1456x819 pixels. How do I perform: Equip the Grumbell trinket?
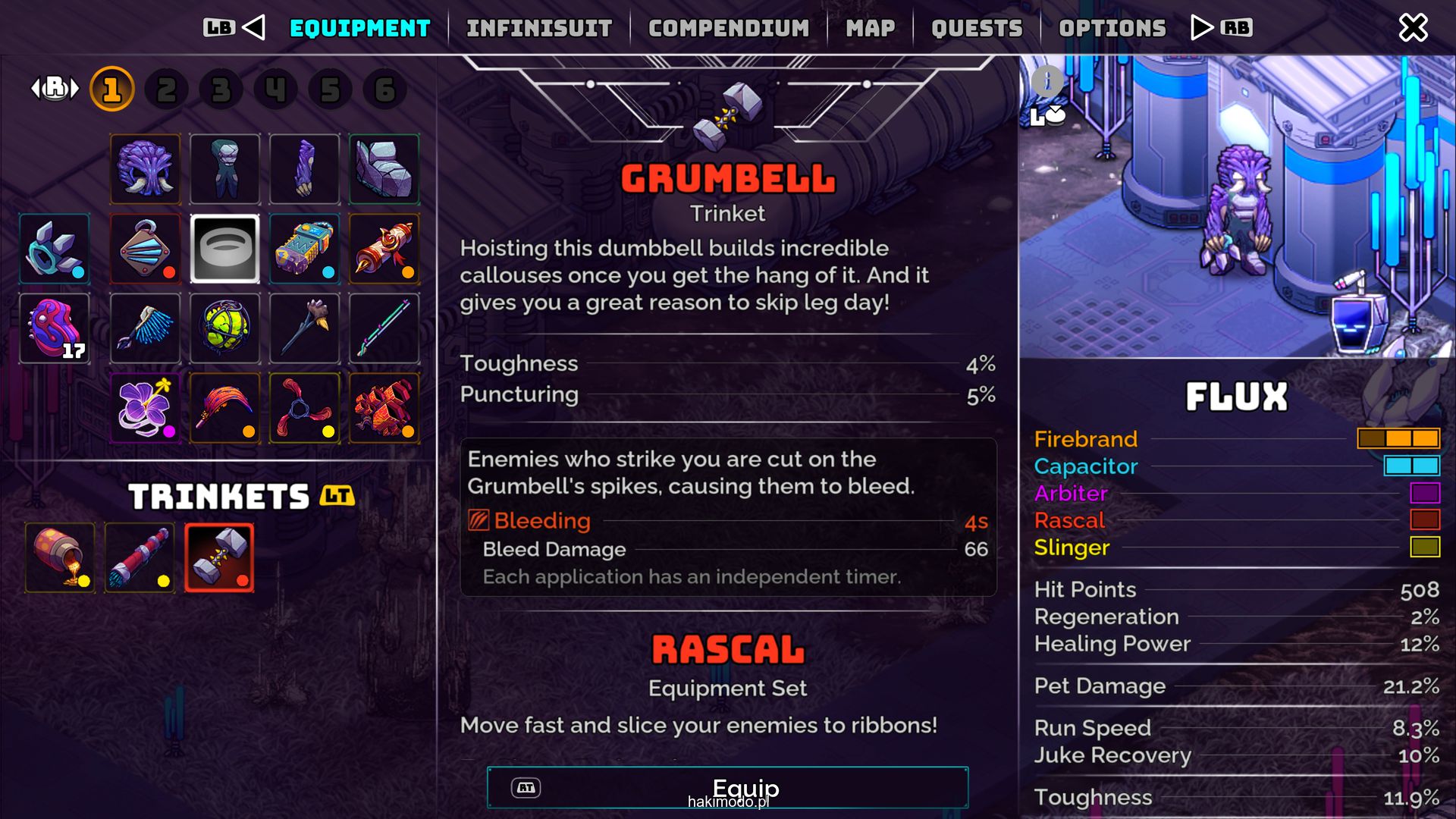coord(727,788)
